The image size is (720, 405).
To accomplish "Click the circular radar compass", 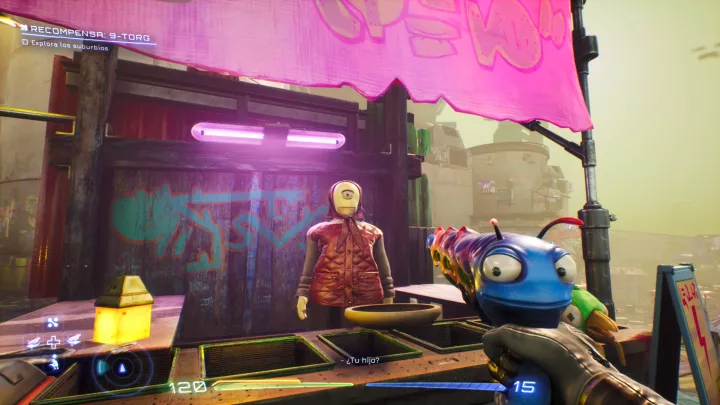I will click(123, 367).
